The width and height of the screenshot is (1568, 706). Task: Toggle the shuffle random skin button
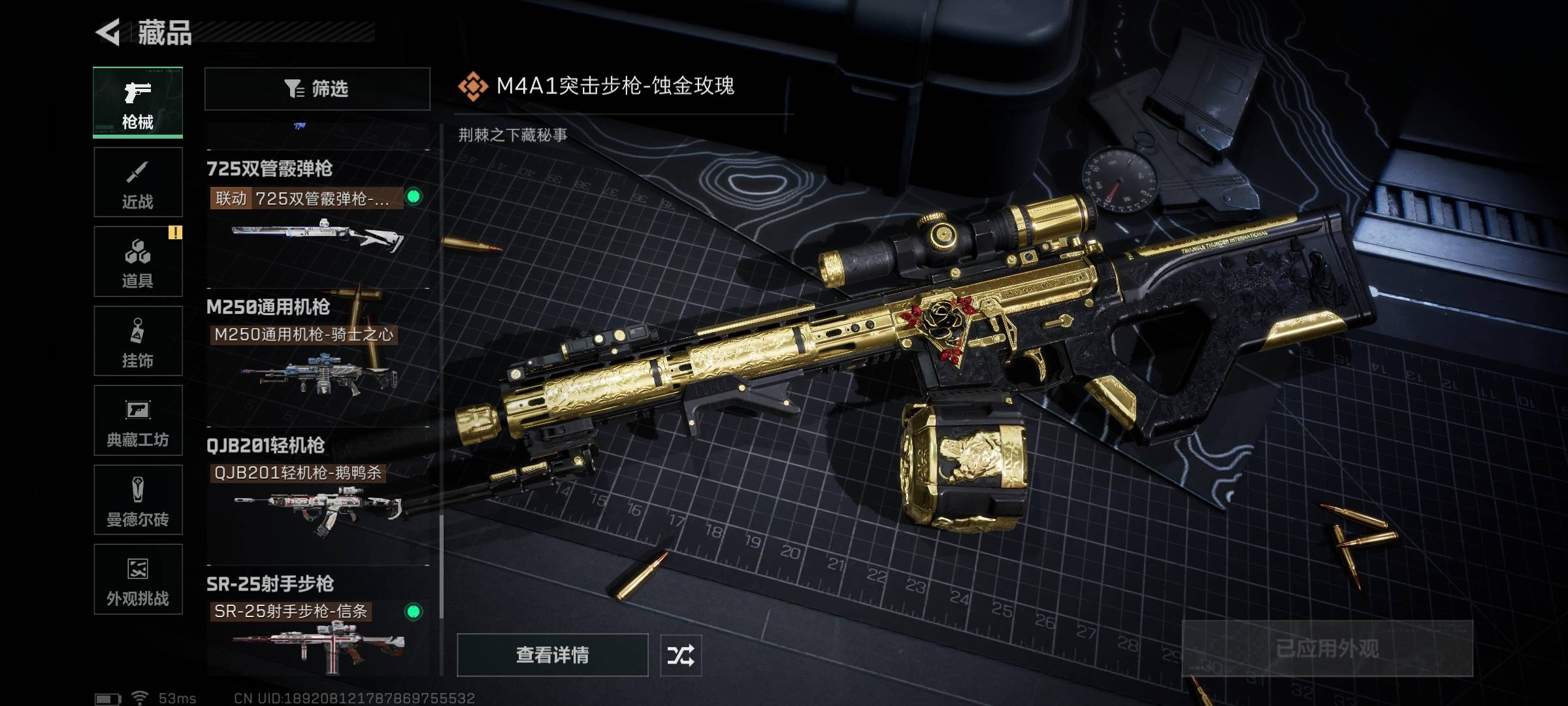click(x=681, y=655)
